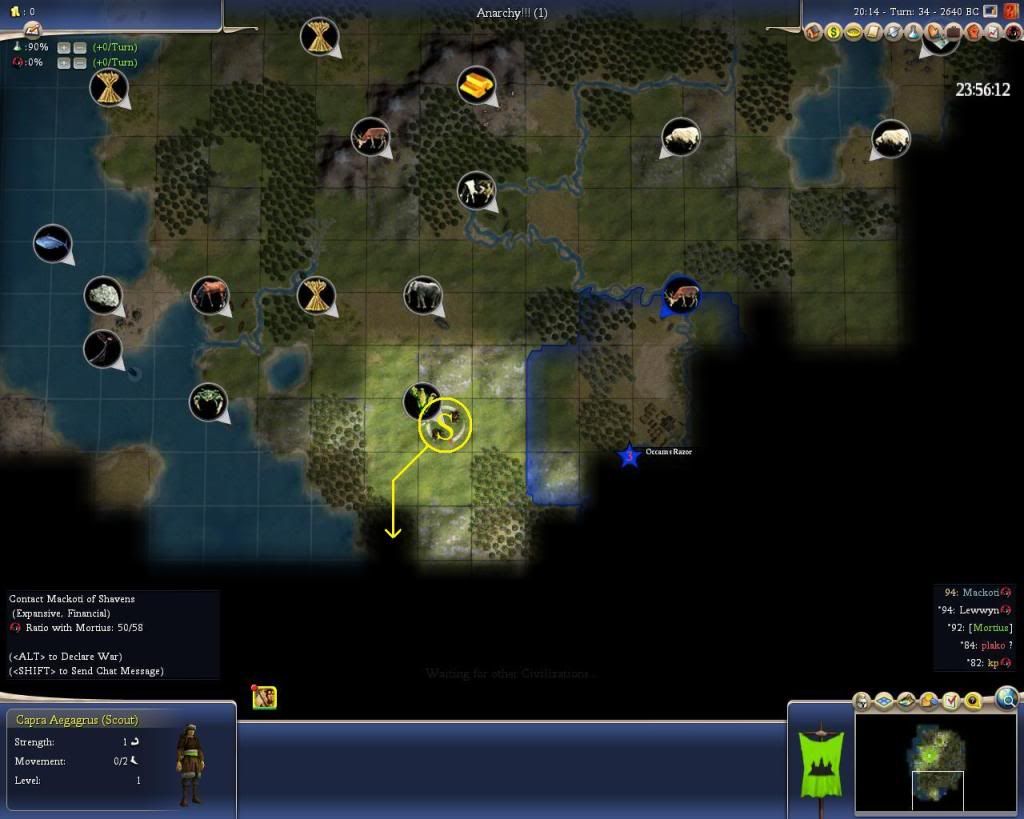Toggle the globe view magnifier button
This screenshot has width=1024, height=819.
pos(1007,698)
